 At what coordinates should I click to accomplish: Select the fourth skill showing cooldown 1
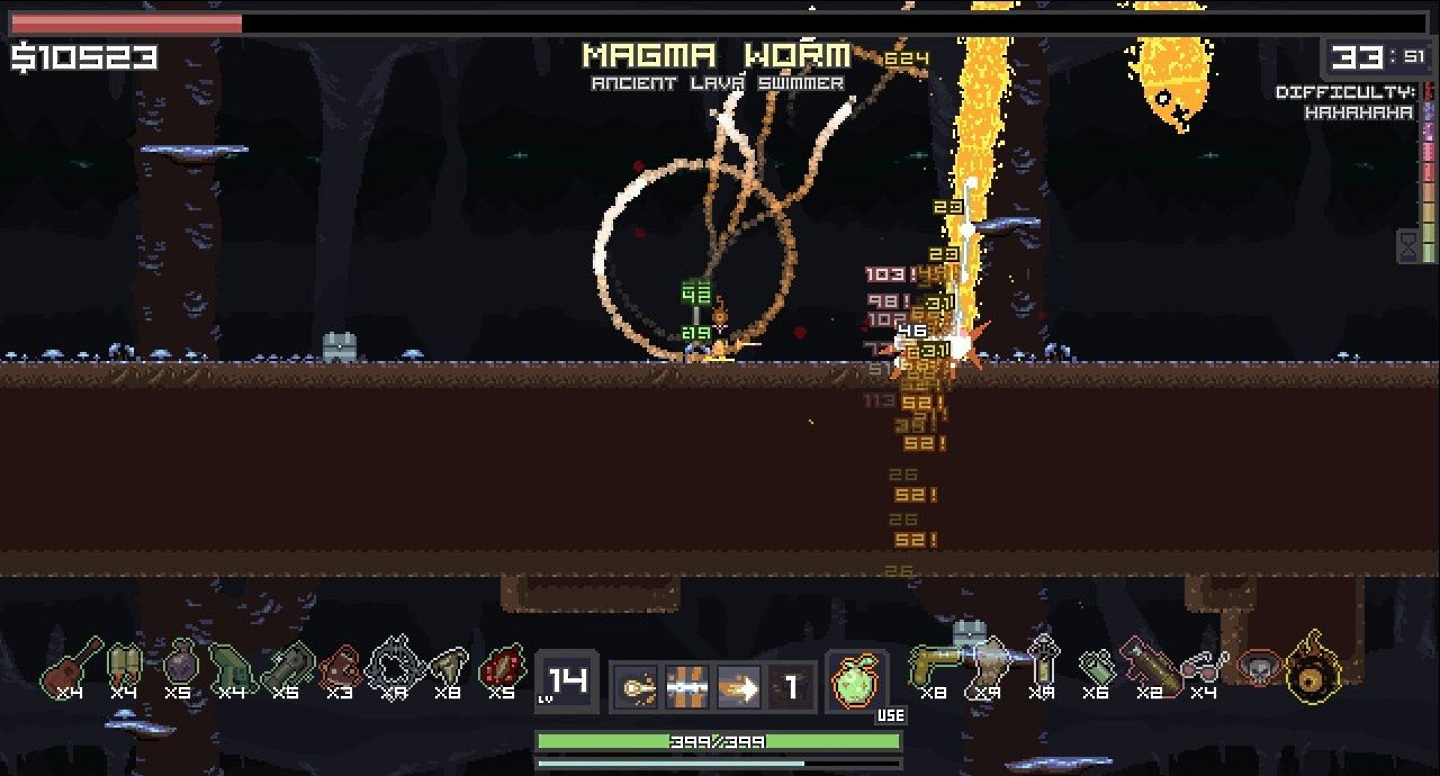[x=791, y=688]
